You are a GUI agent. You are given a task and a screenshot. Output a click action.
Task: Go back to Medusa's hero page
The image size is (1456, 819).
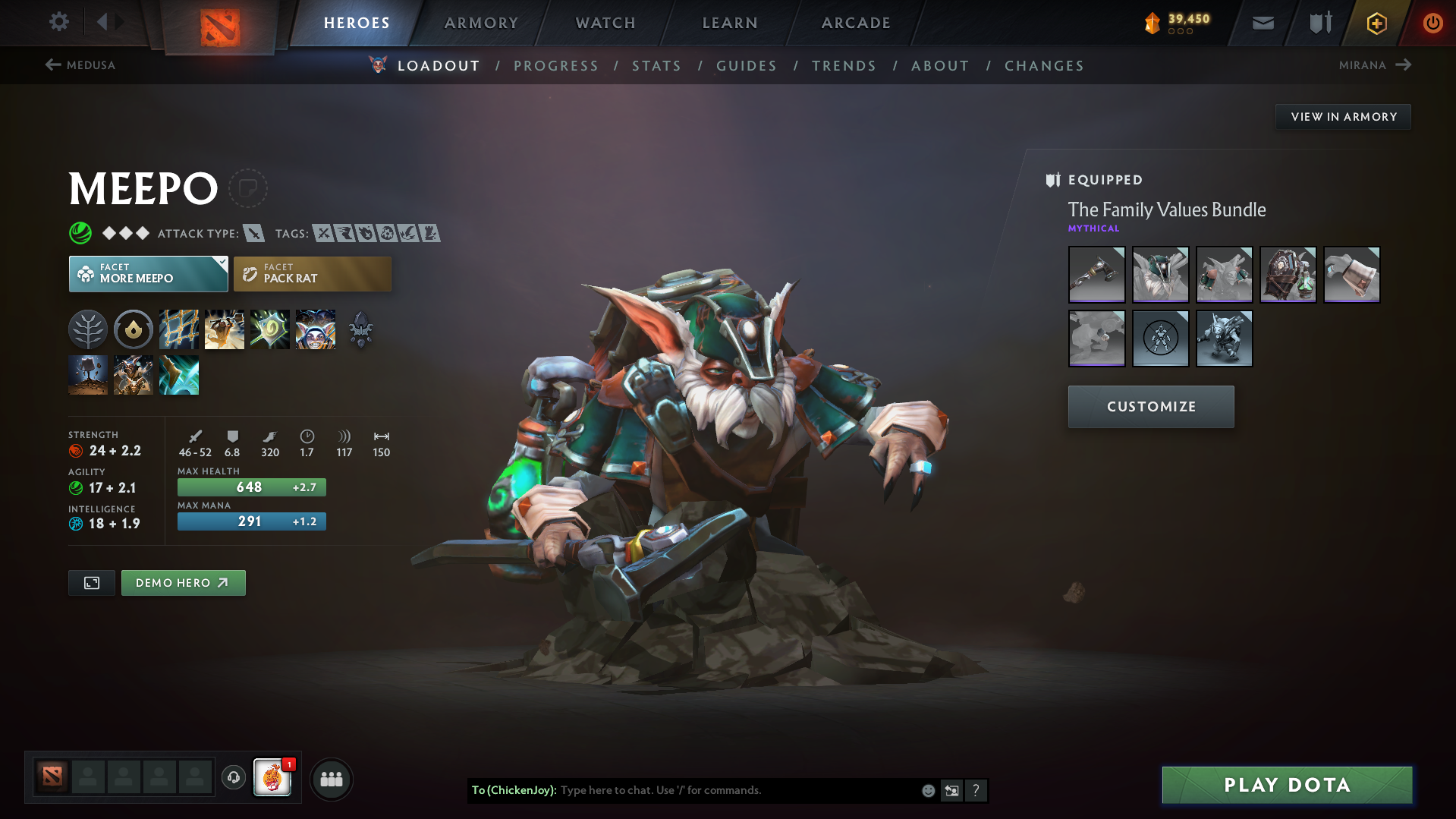pos(79,65)
